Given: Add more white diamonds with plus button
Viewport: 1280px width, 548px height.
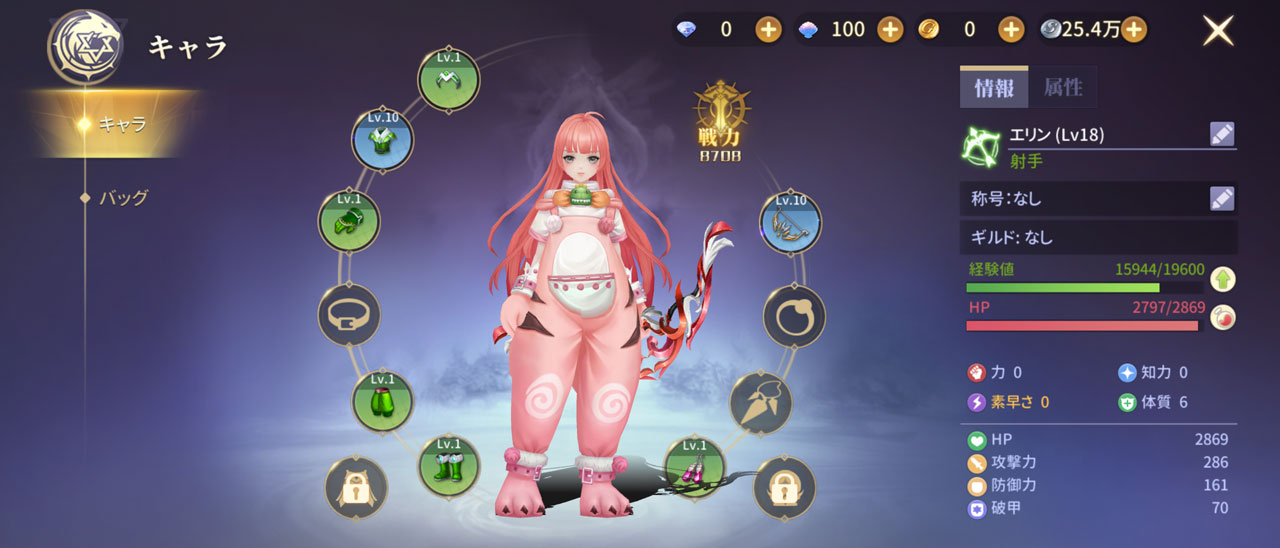Looking at the screenshot, I should [768, 30].
